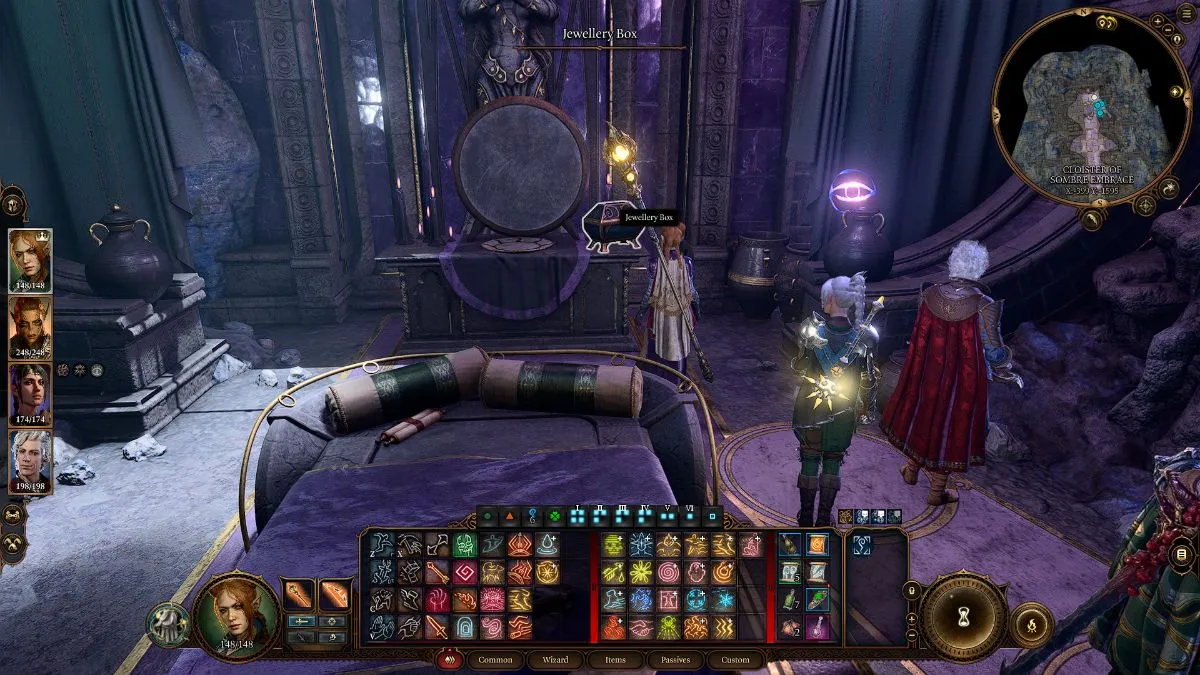Toggle the red hotbar filter button
This screenshot has height=675, width=1200.
[449, 660]
